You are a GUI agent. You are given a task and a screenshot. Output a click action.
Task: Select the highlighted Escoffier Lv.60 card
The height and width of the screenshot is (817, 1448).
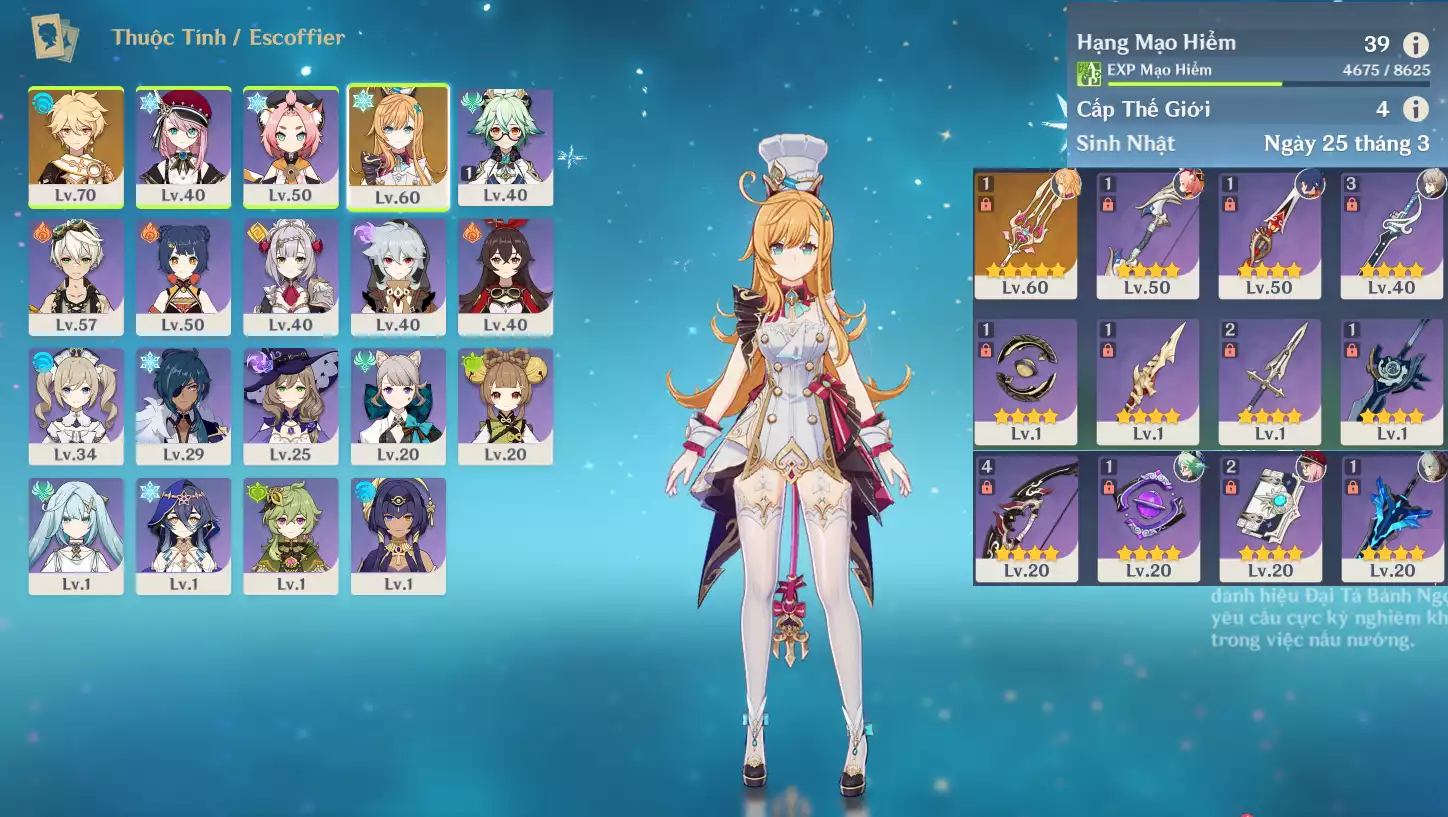pyautogui.click(x=398, y=146)
